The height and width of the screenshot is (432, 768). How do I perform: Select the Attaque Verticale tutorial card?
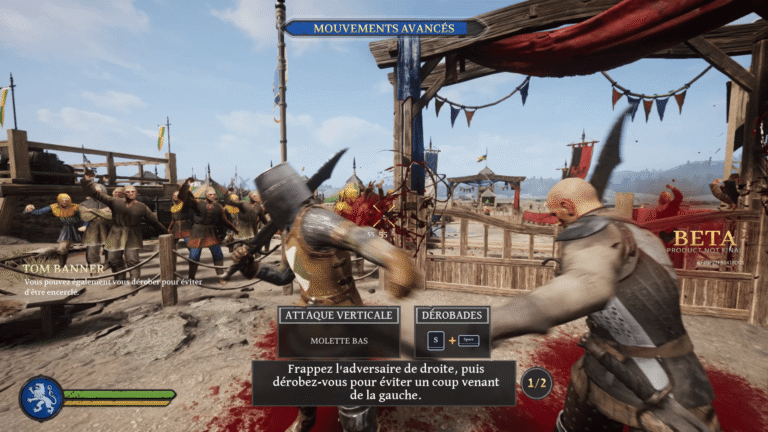coord(339,331)
